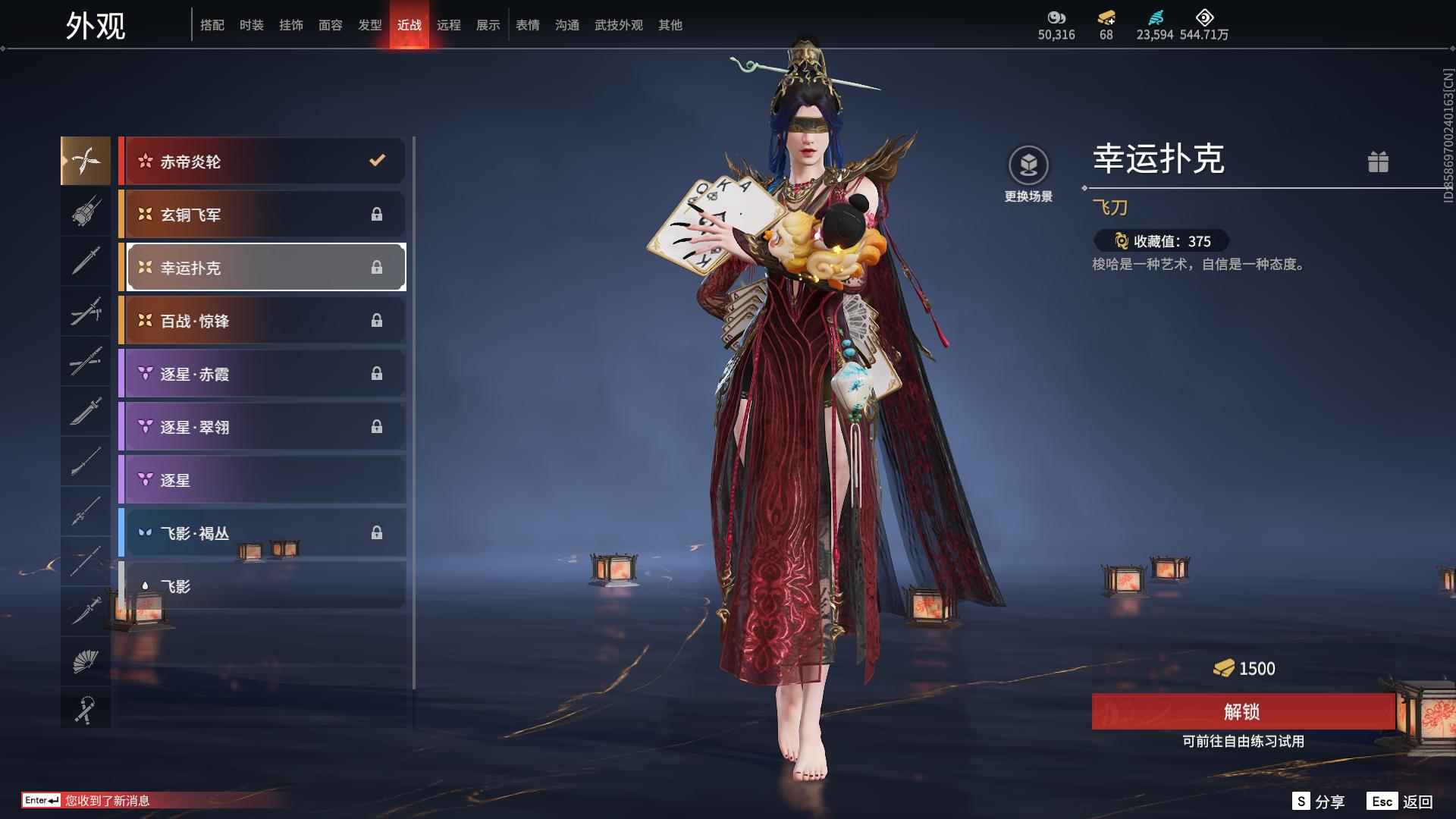The height and width of the screenshot is (819, 1456).
Task: Select the flying knife weapon category icon
Action: [x=86, y=161]
